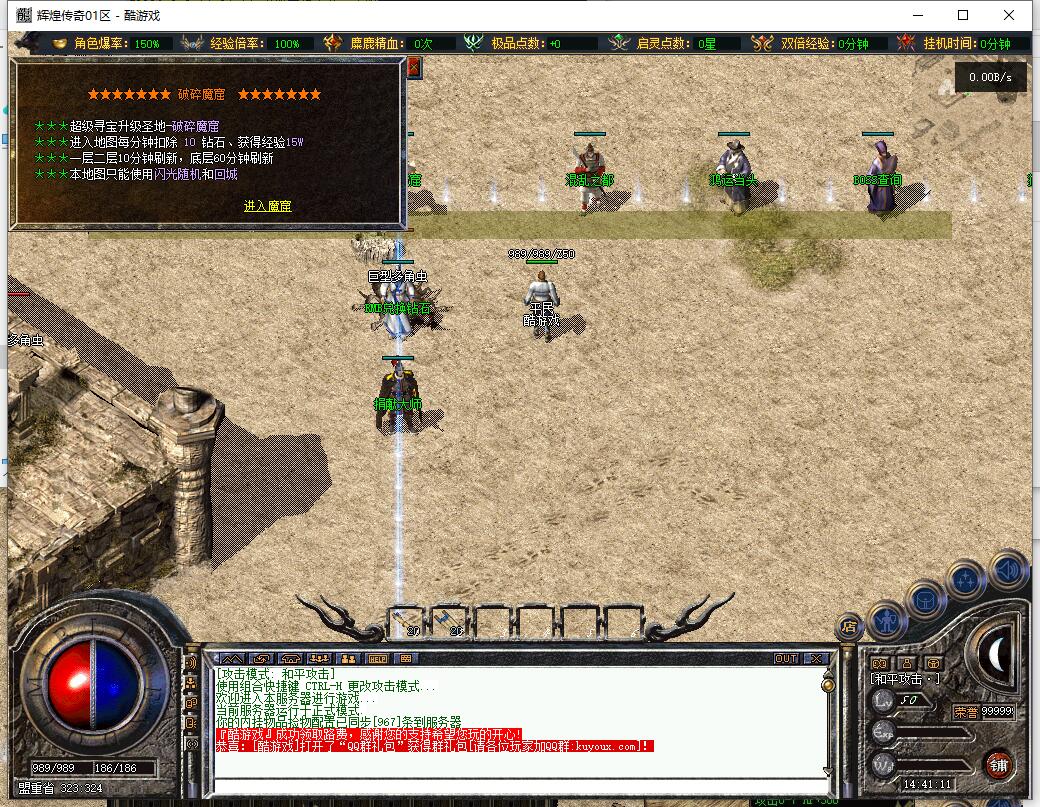Image resolution: width=1040 pixels, height=807 pixels.
Task: Minimize the game window
Action: coord(917,15)
